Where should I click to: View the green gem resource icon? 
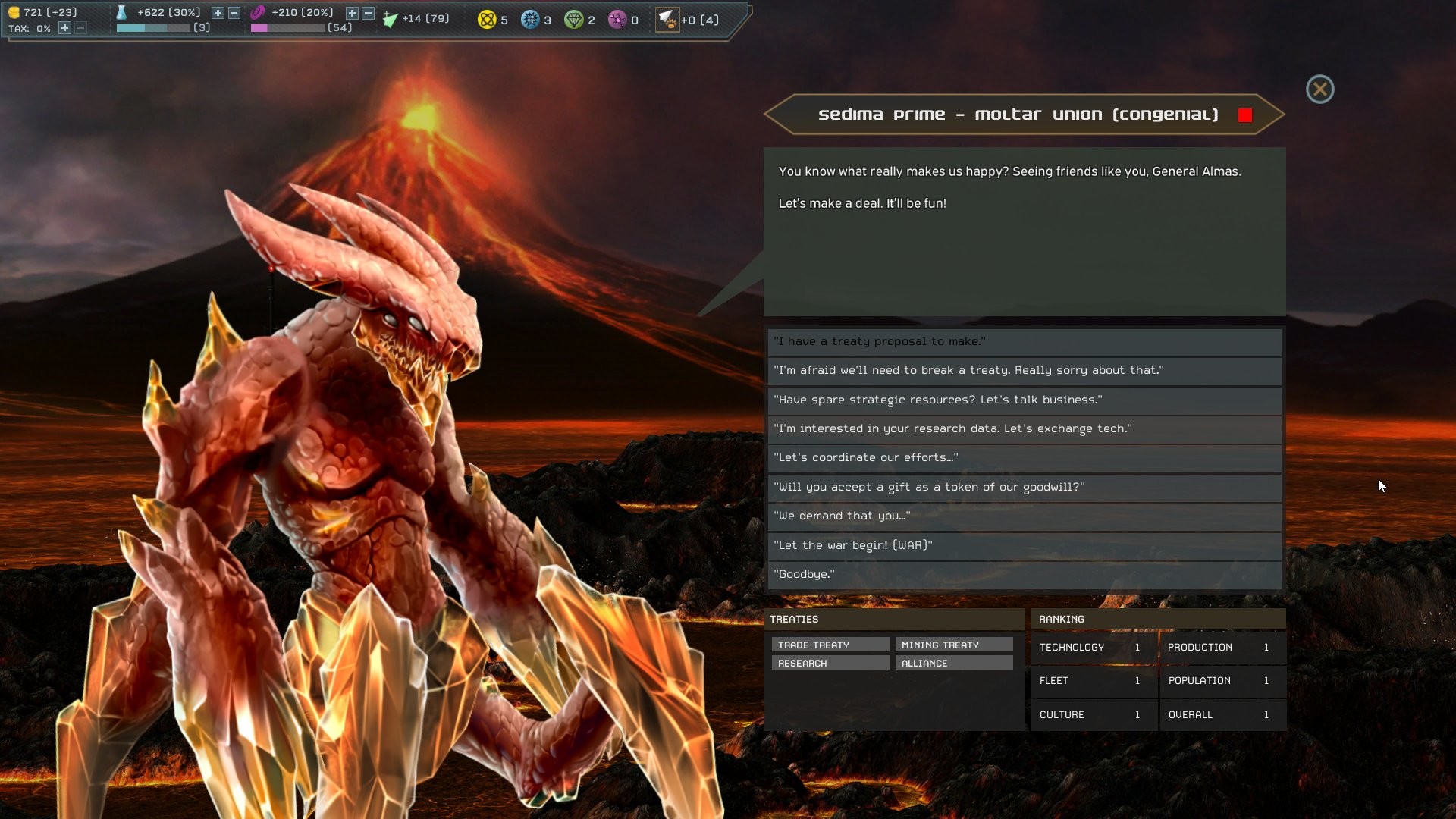tap(575, 19)
